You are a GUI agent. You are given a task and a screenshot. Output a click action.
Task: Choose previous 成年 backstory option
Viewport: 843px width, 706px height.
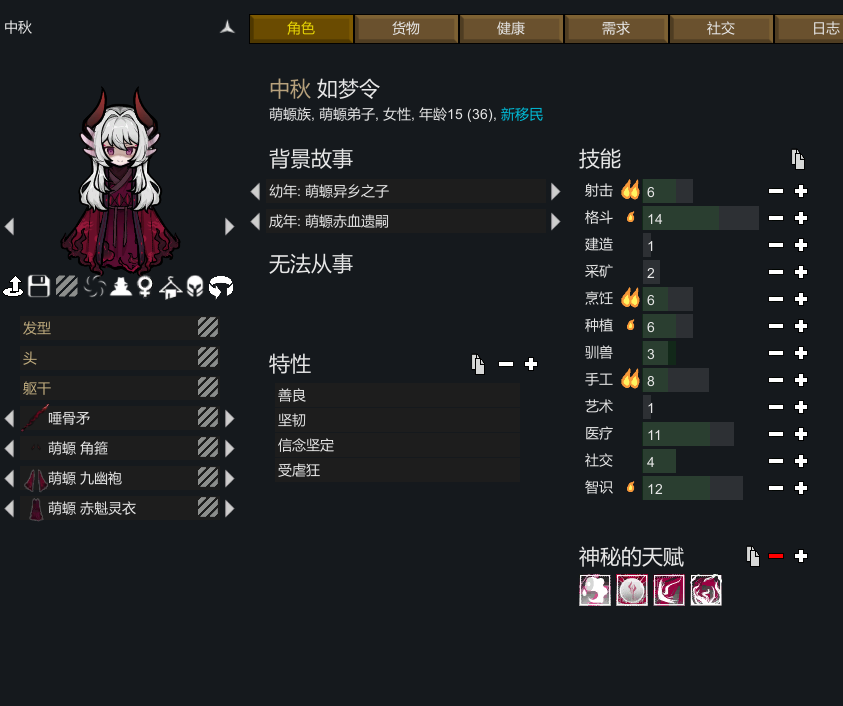tap(256, 220)
